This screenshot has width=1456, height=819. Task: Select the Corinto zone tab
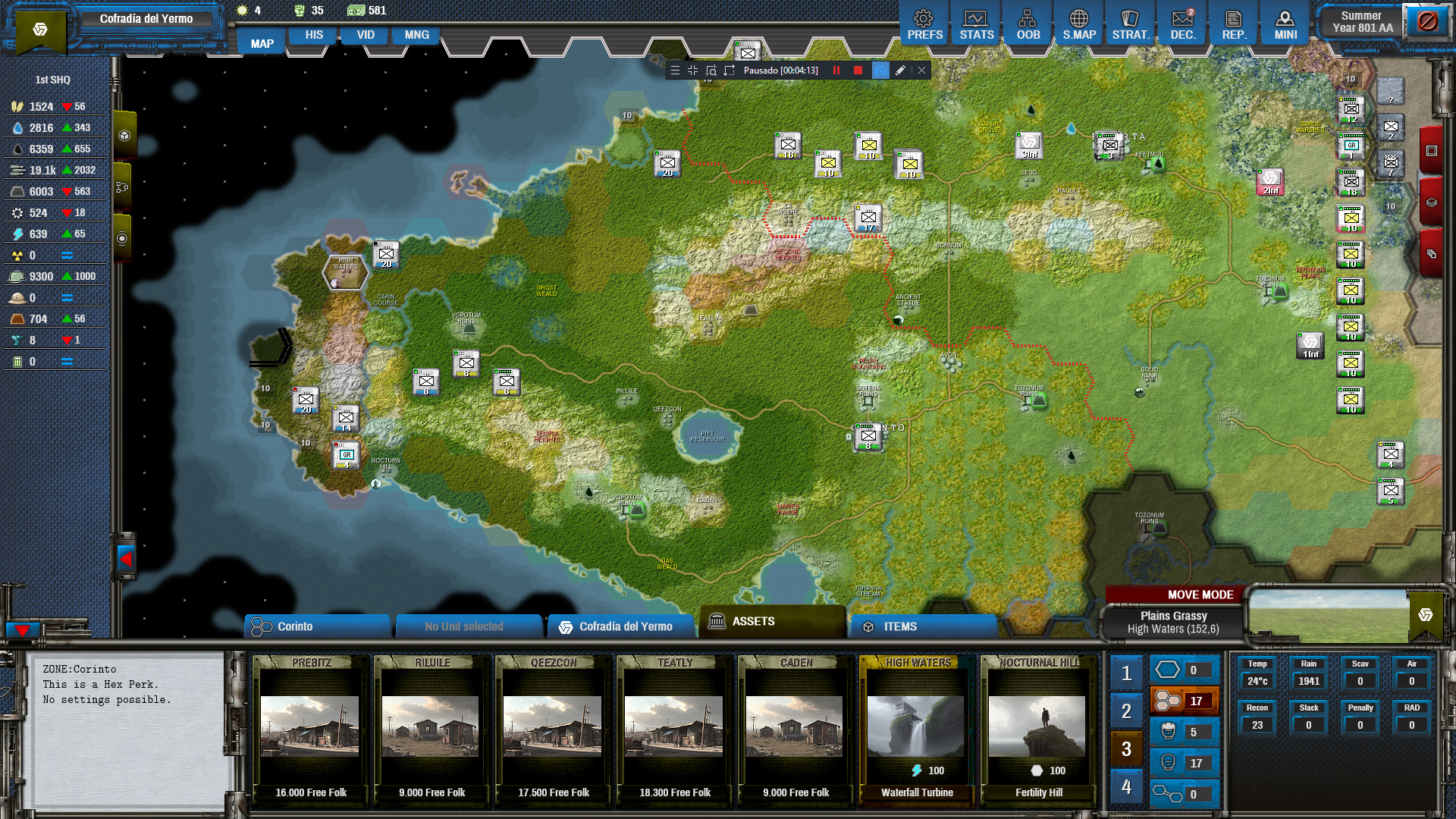click(317, 626)
